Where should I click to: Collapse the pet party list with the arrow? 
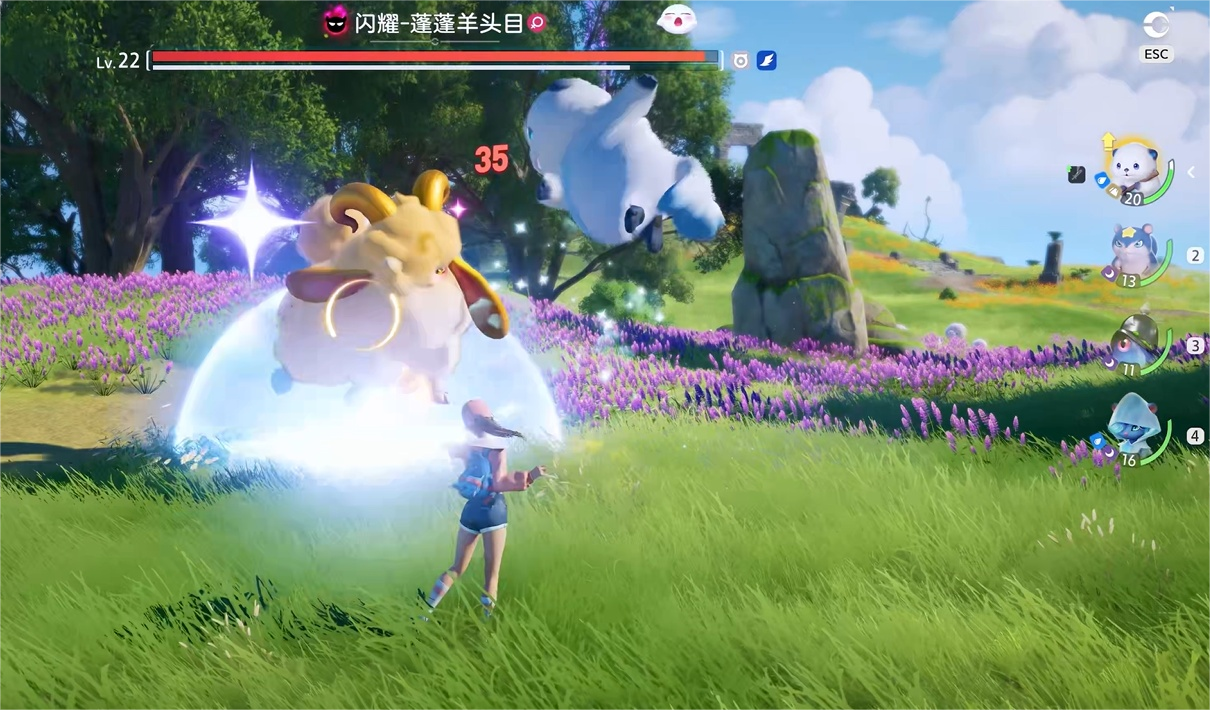pyautogui.click(x=1191, y=172)
